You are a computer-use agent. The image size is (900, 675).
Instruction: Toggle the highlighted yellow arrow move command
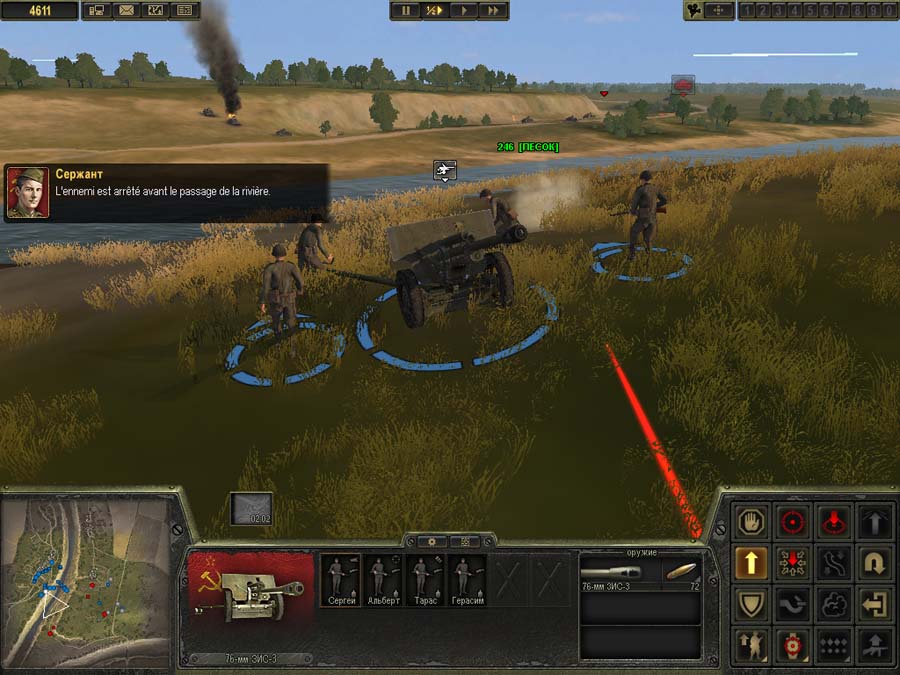752,562
